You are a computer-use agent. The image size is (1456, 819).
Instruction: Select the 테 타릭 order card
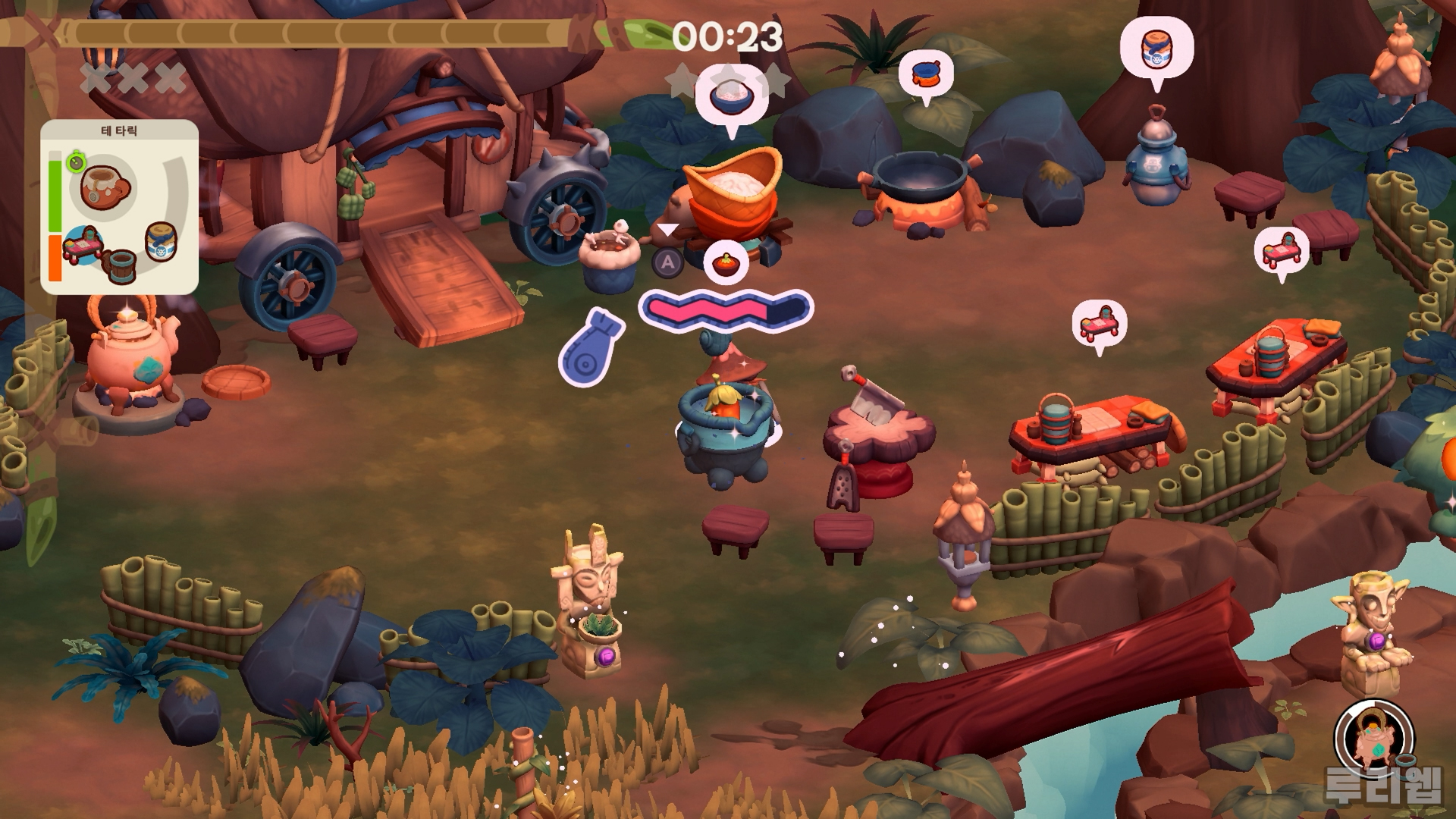[x=119, y=206]
